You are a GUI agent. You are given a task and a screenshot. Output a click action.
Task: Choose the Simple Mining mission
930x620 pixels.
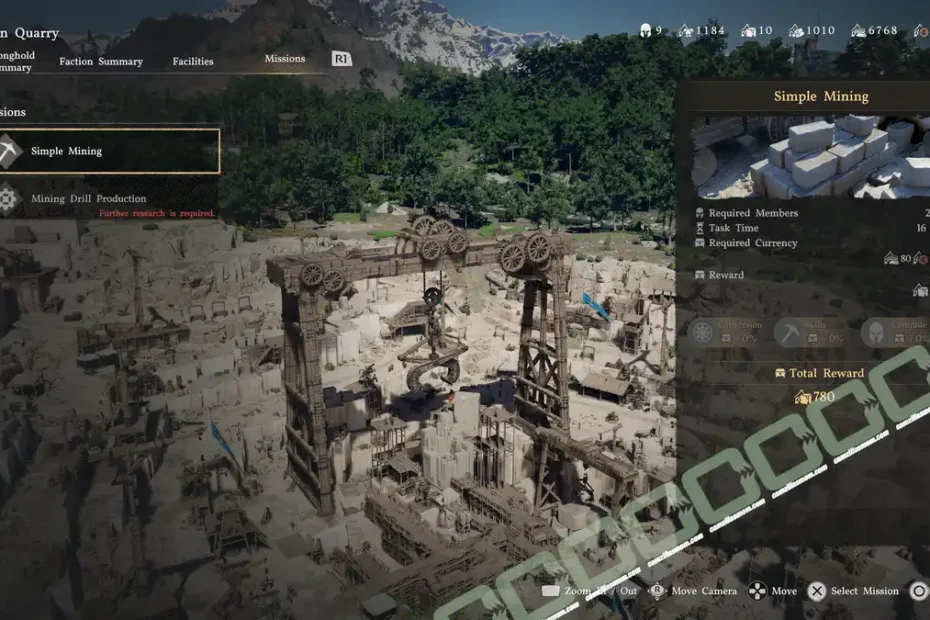(108, 151)
